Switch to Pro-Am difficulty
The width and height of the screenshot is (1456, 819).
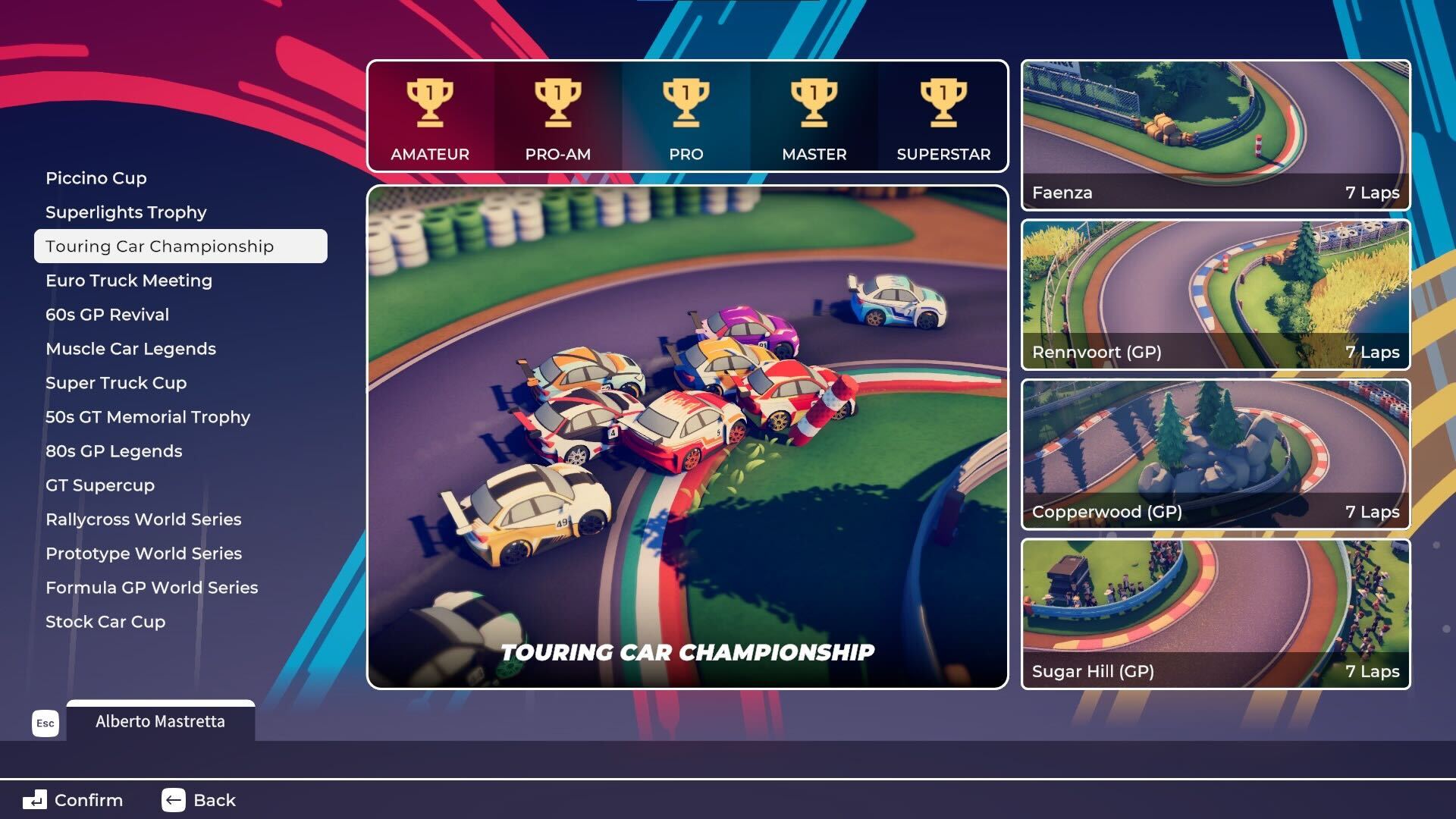click(x=558, y=118)
